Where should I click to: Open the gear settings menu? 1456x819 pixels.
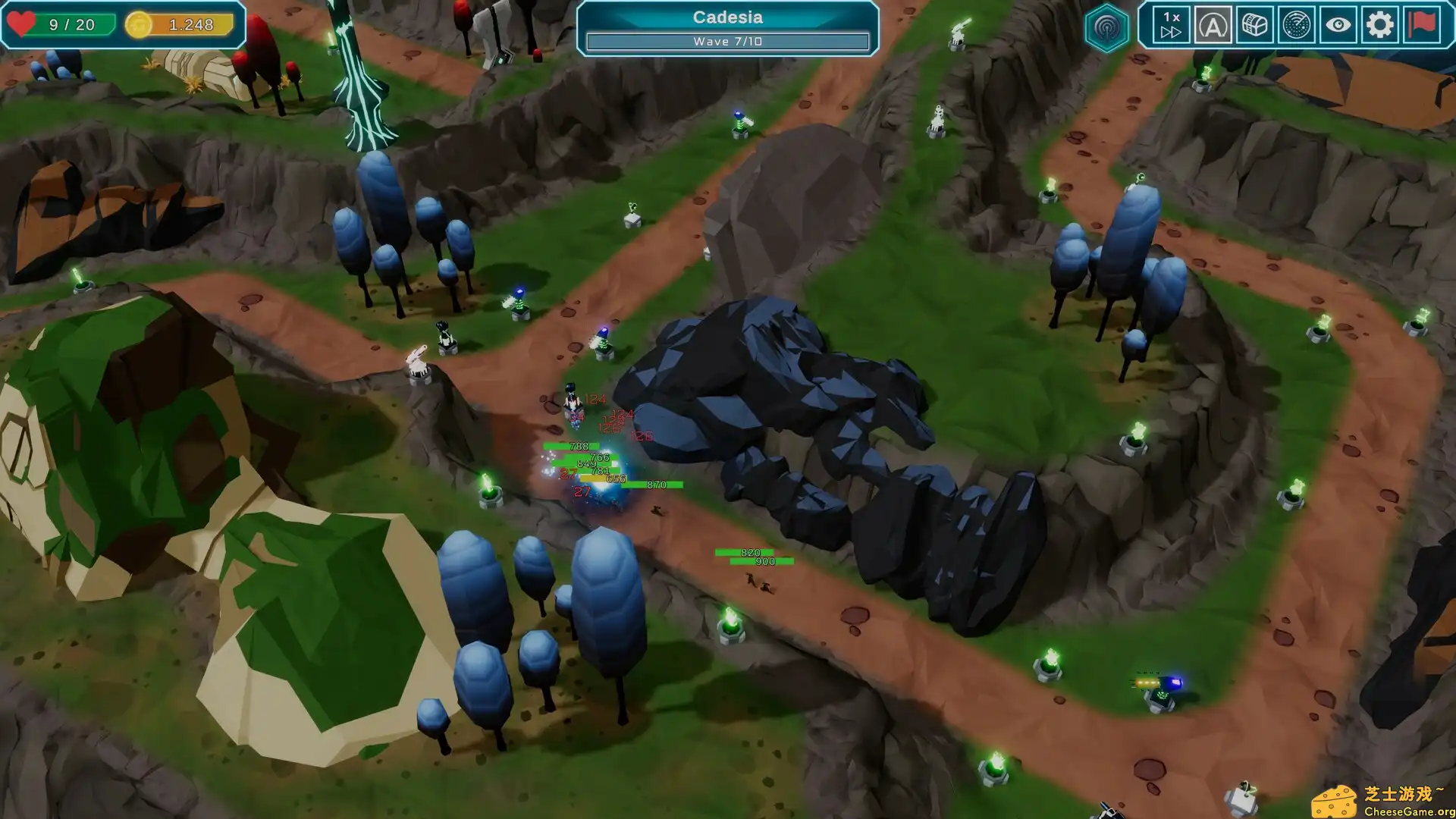click(x=1379, y=25)
